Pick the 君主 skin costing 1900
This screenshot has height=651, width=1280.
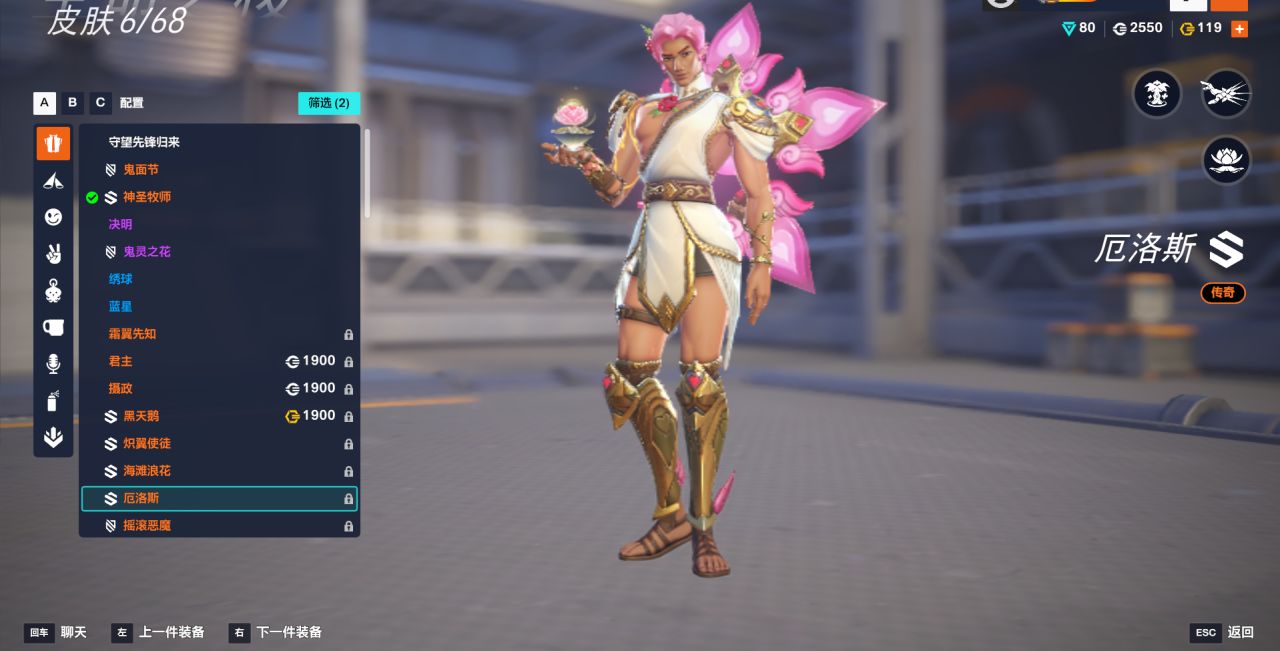121,361
